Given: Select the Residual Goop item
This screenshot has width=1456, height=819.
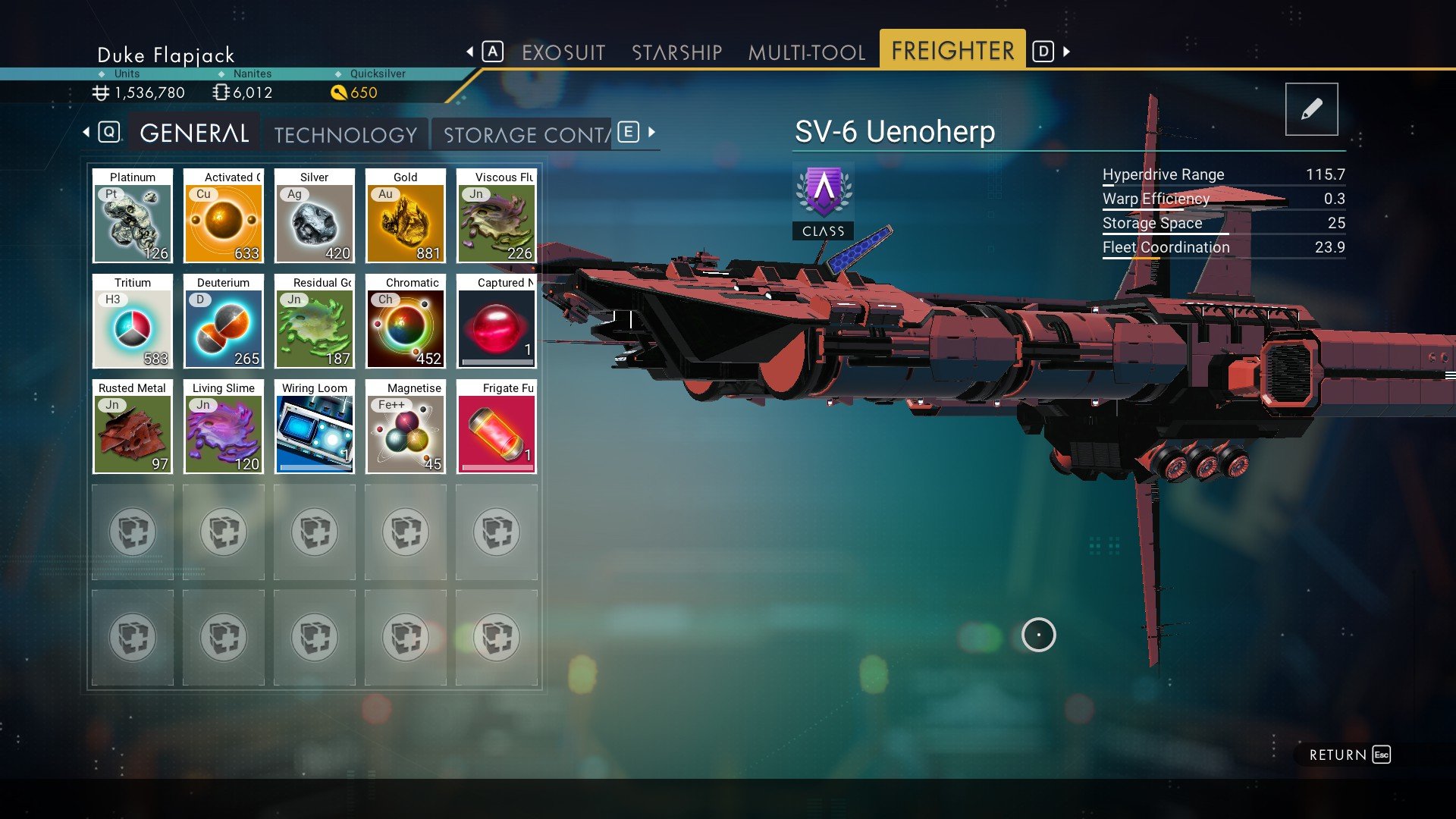Looking at the screenshot, I should 315,322.
